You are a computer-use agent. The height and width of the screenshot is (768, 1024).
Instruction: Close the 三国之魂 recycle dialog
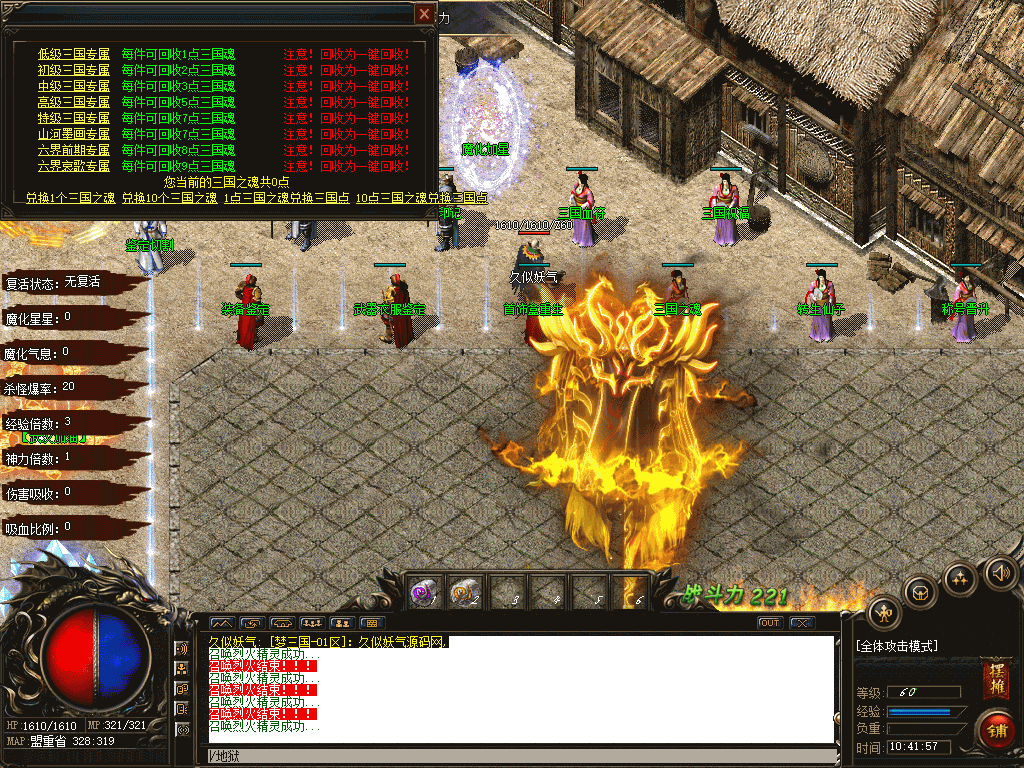tap(425, 14)
